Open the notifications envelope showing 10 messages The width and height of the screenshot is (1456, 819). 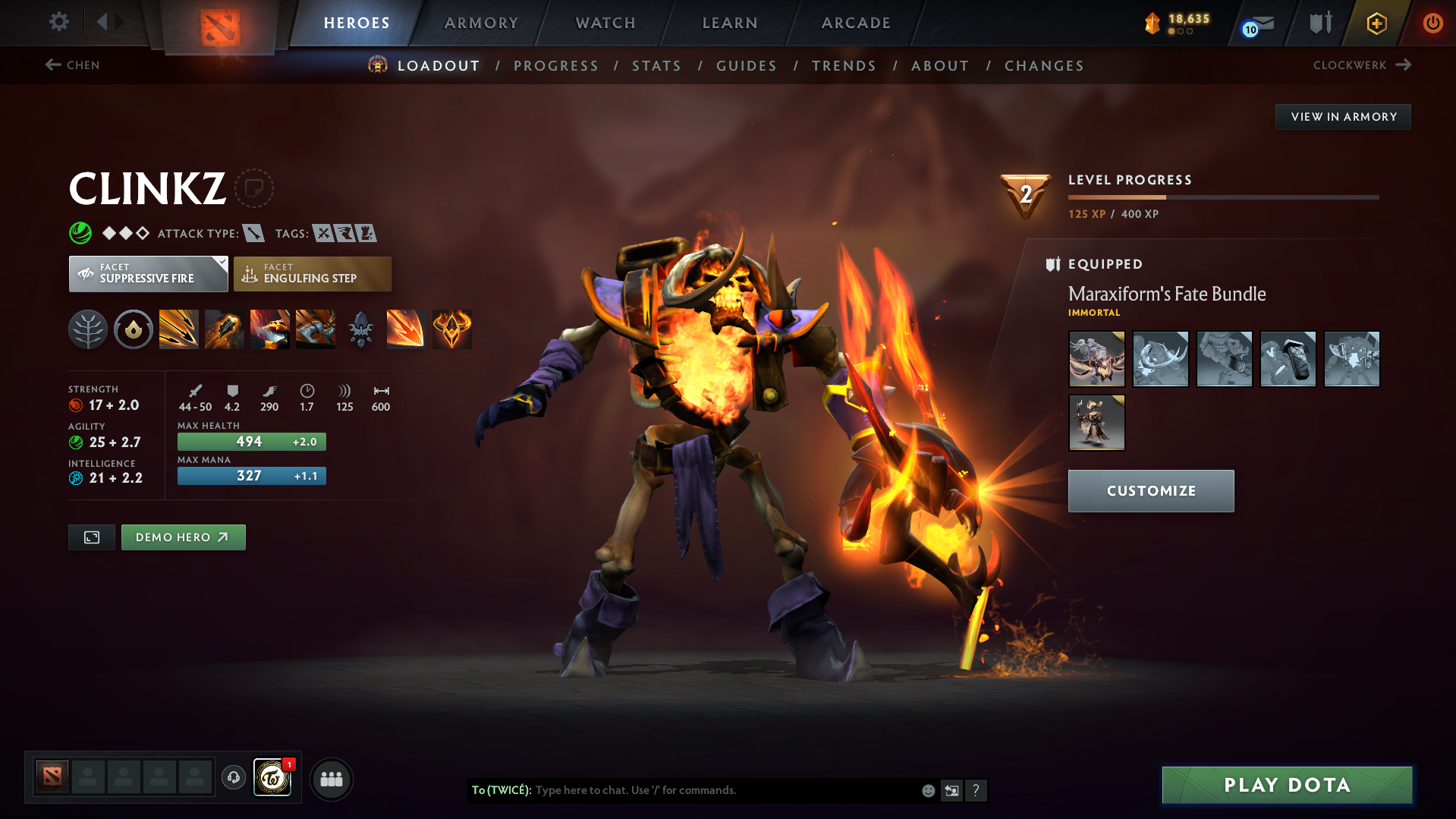coord(1256,23)
